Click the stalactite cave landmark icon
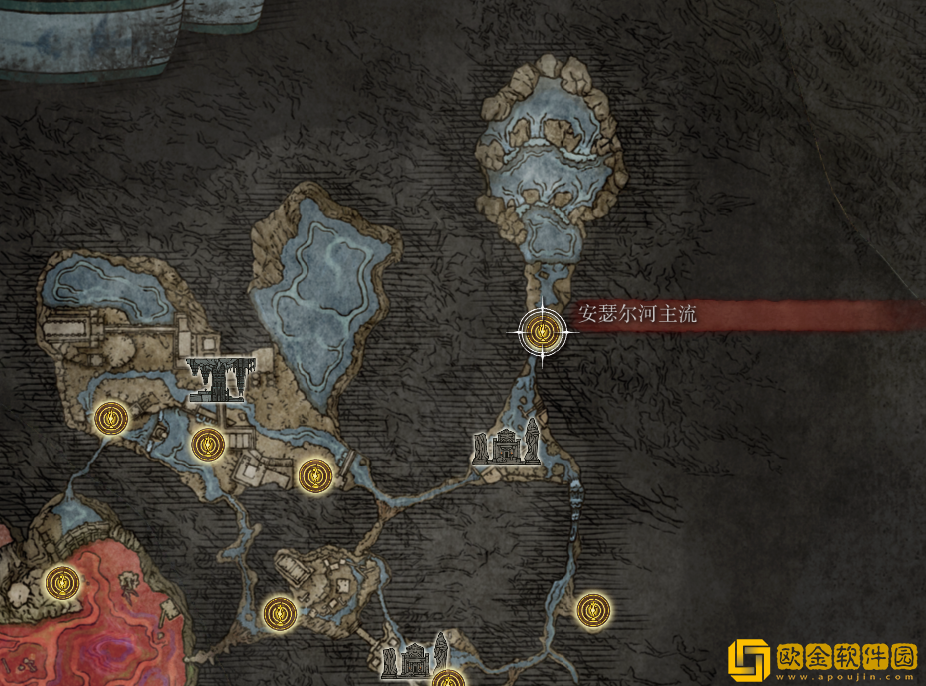The image size is (926, 686). click(222, 378)
